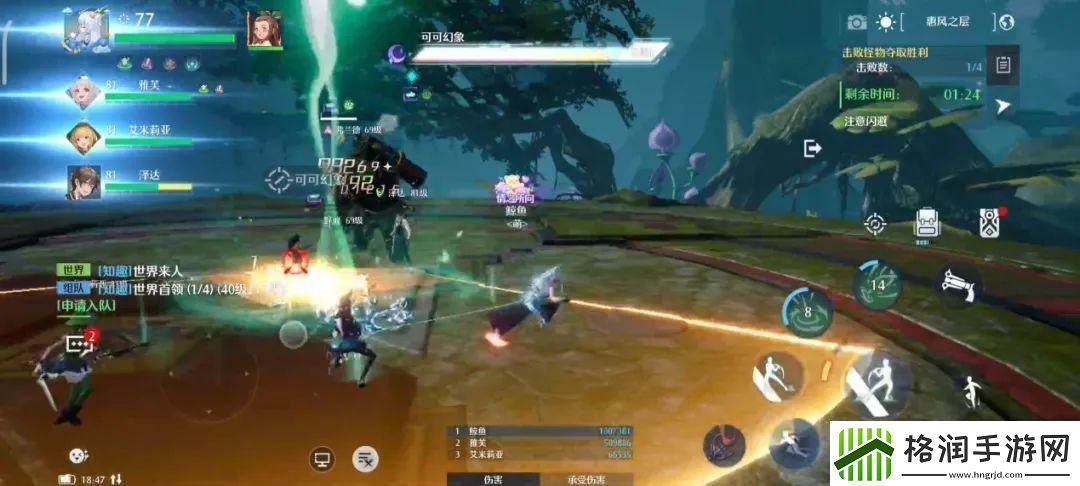
Task: Exit the dungeon via door icon
Action: (x=812, y=148)
